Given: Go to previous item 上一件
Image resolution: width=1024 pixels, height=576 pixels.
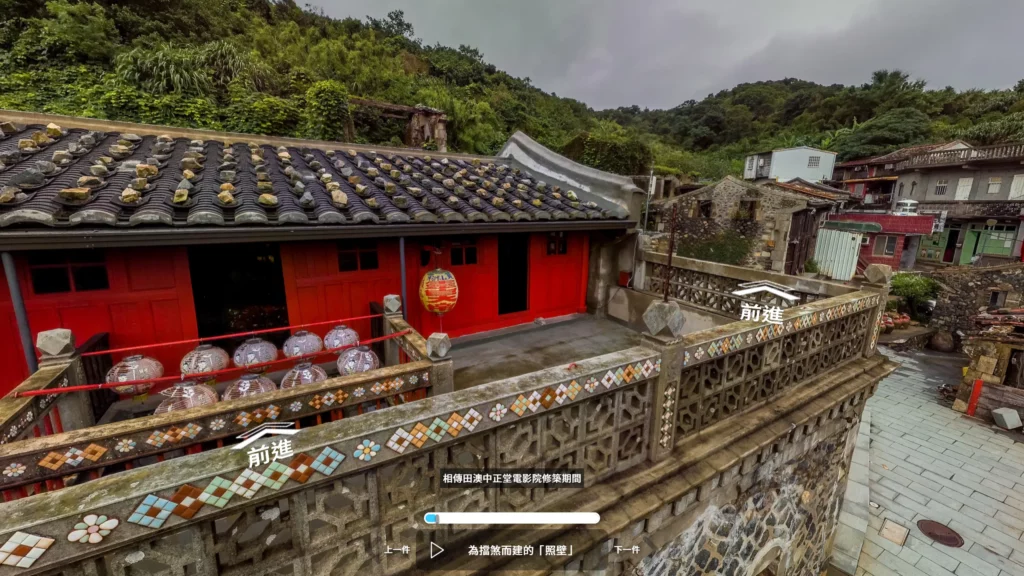Looking at the screenshot, I should pos(397,550).
